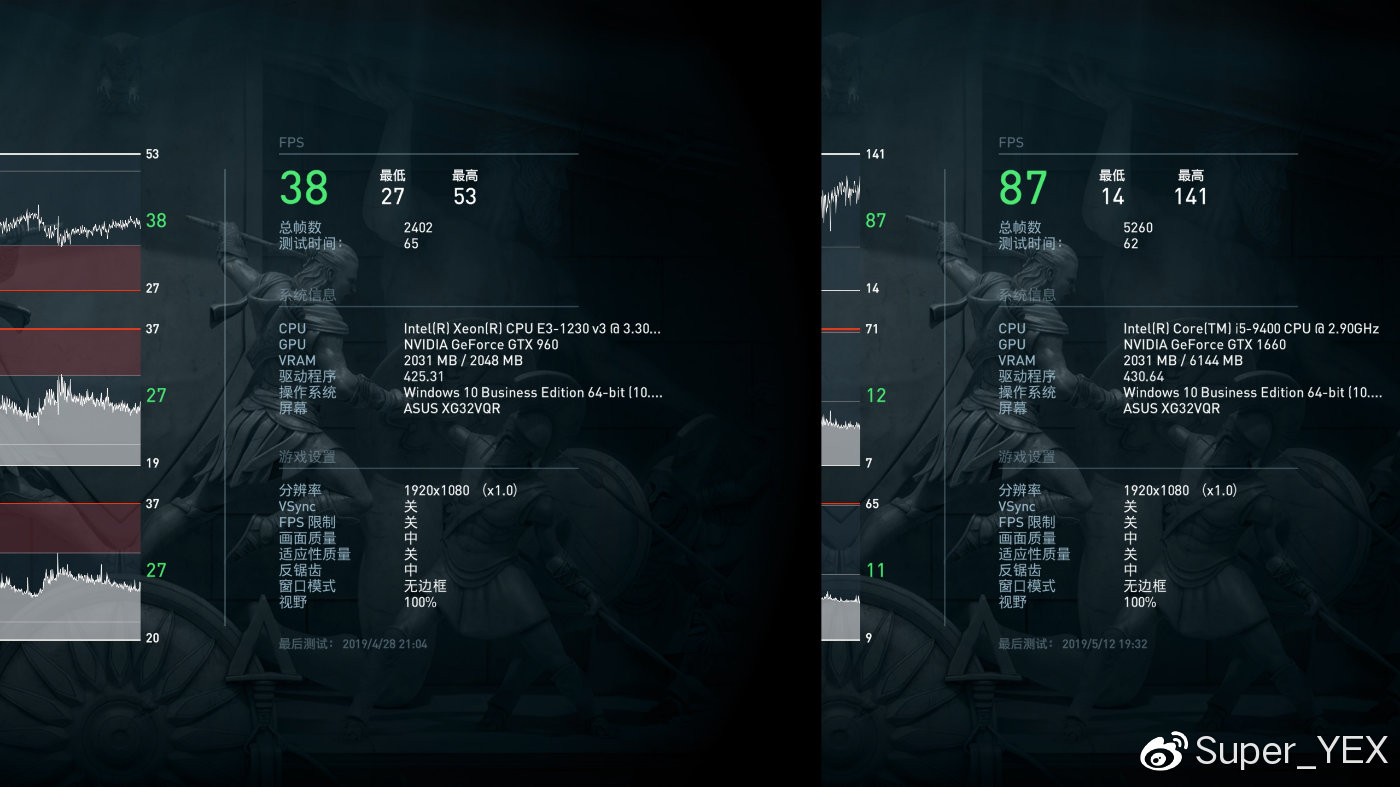The height and width of the screenshot is (787, 1400).
Task: Expand the 系统信息 section on the left
Action: tap(307, 295)
